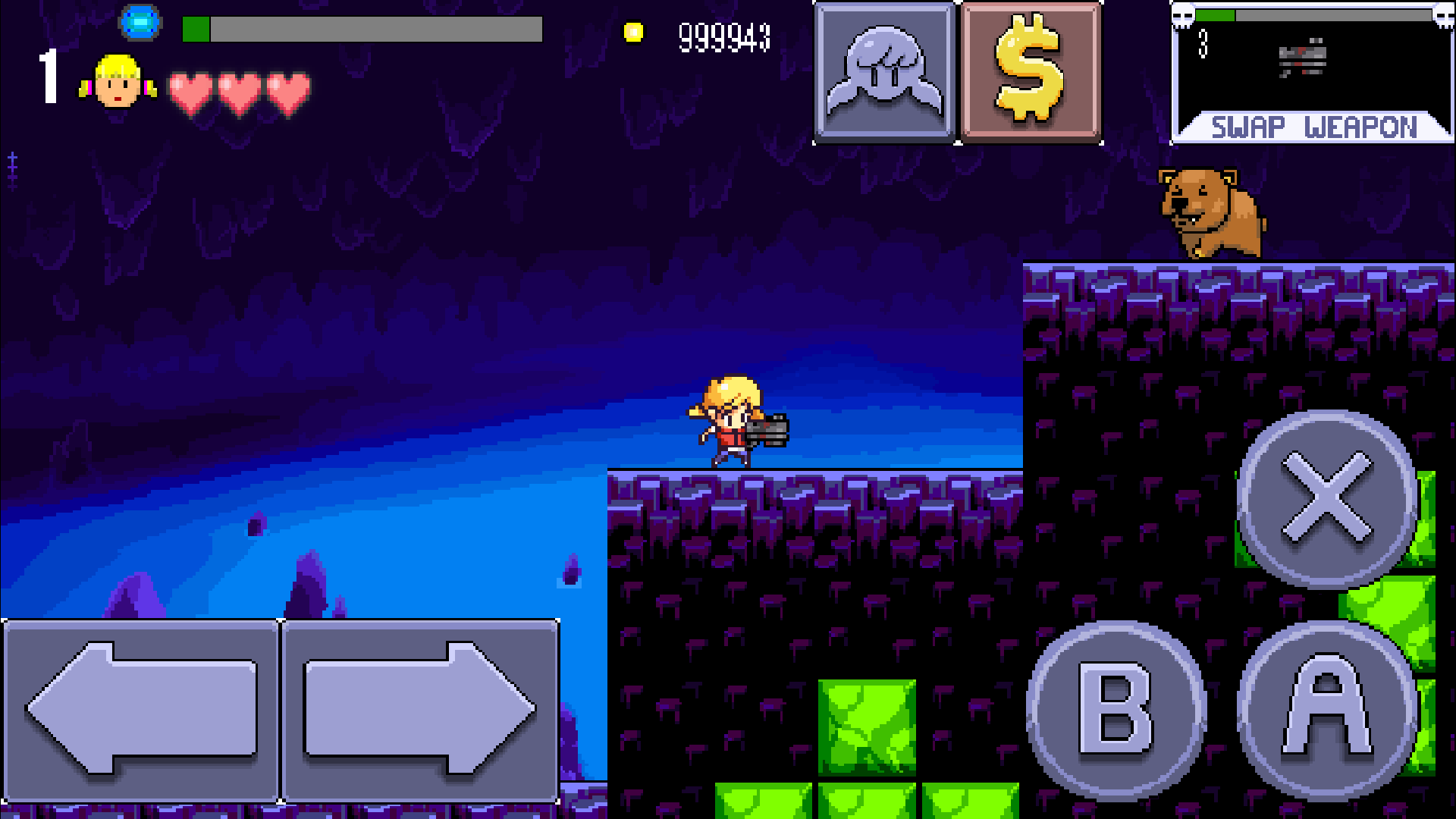Tap the right arrow movement button
This screenshot has width=1456, height=819.
(420, 710)
